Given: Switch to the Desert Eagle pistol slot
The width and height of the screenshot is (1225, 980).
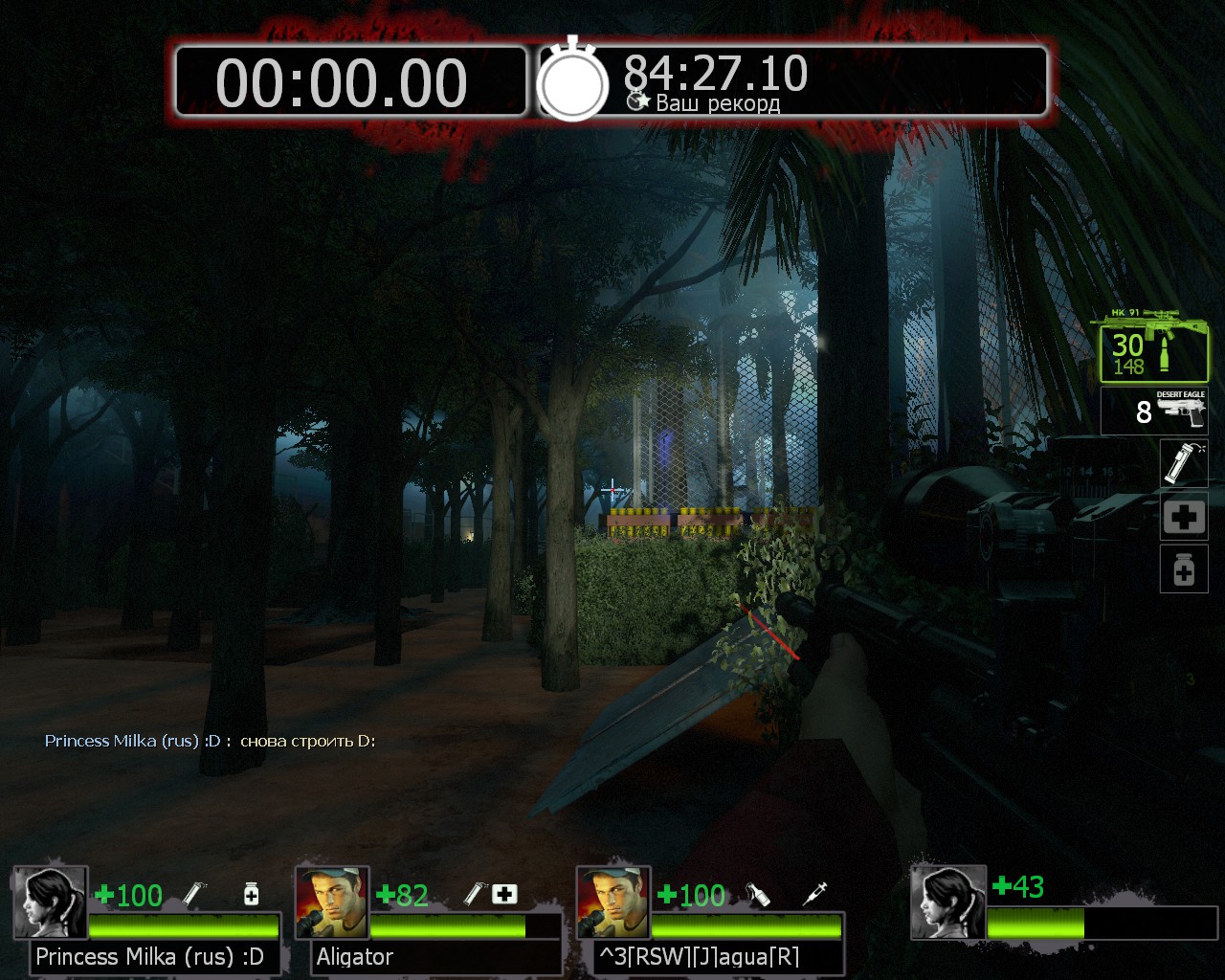Looking at the screenshot, I should tap(1154, 411).
